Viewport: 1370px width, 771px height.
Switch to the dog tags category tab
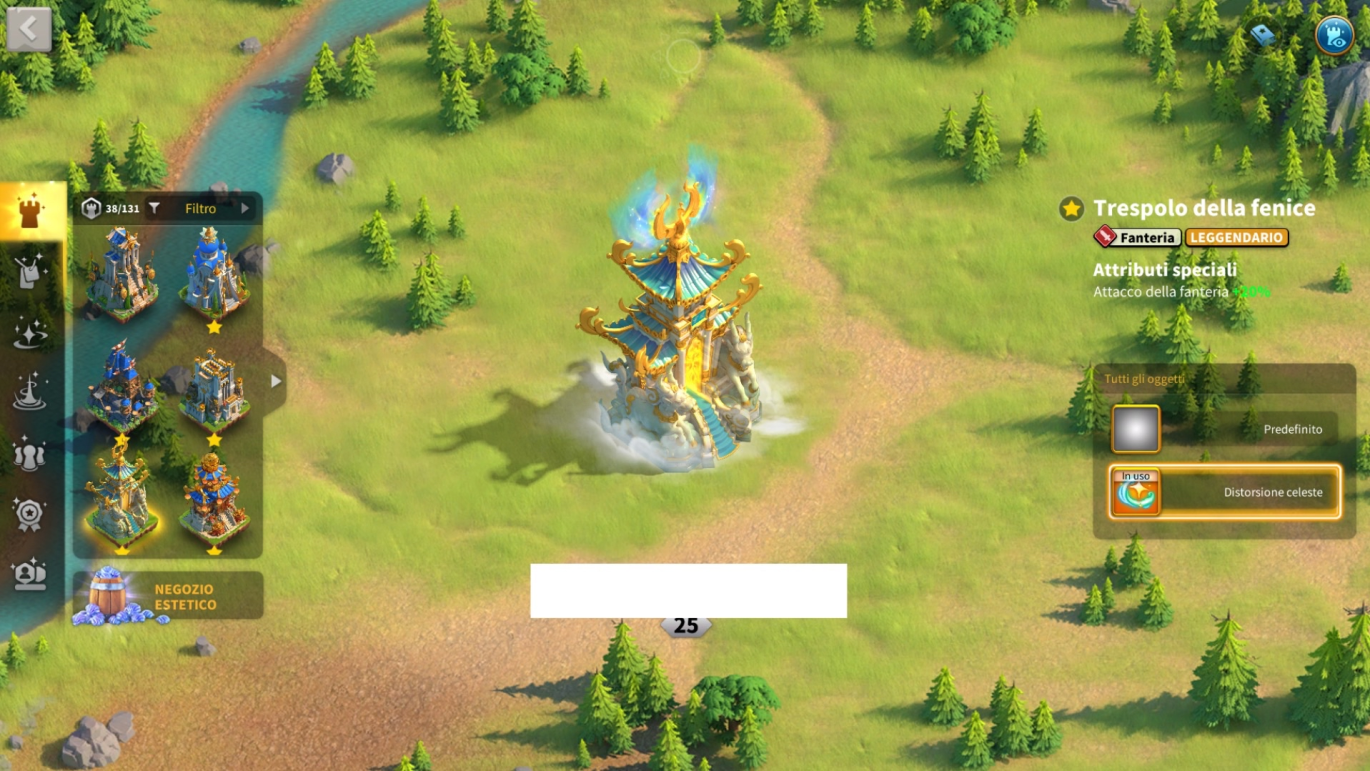pyautogui.click(x=30, y=272)
